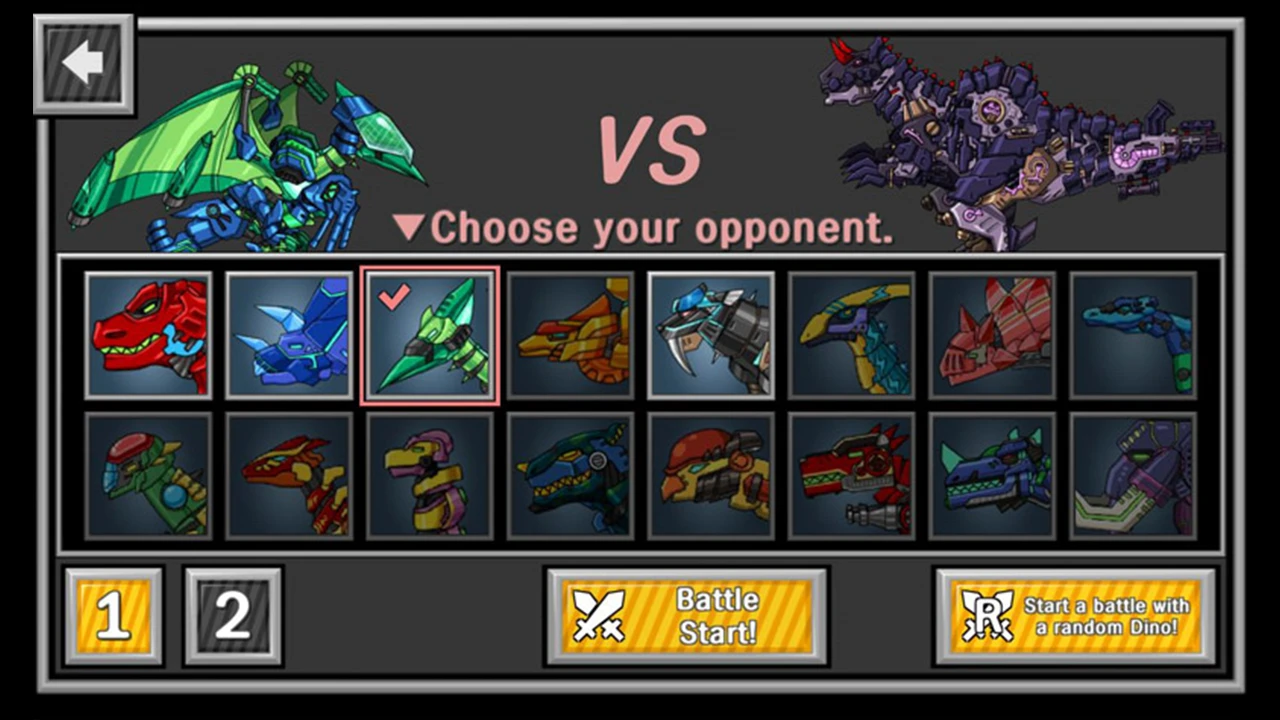1280x720 pixels.
Task: Pick the yellow and pink striped dino
Action: pos(429,477)
